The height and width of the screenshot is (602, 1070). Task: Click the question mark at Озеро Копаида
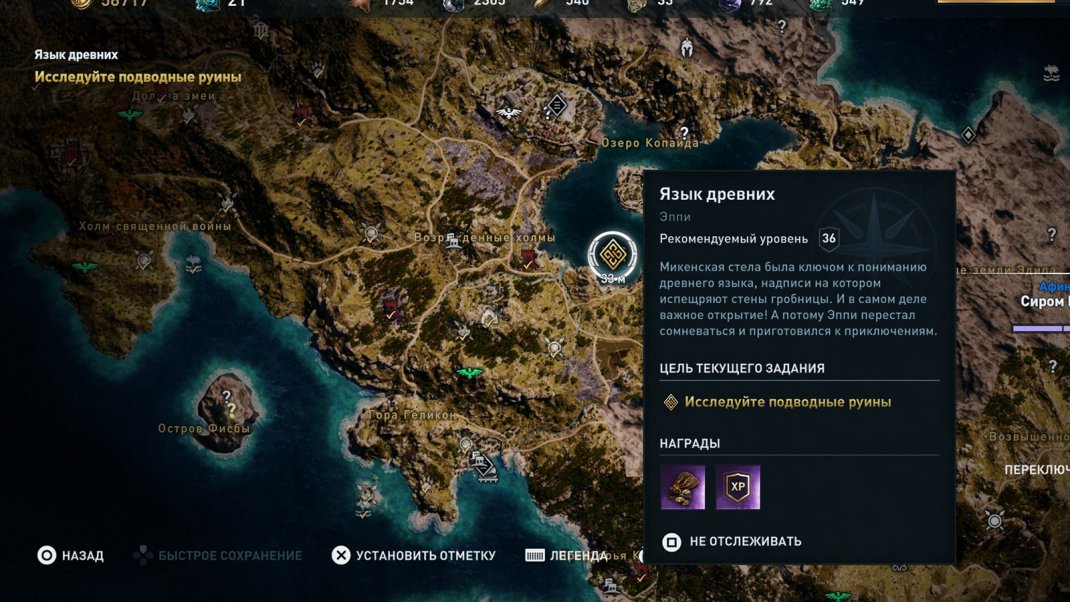[684, 132]
